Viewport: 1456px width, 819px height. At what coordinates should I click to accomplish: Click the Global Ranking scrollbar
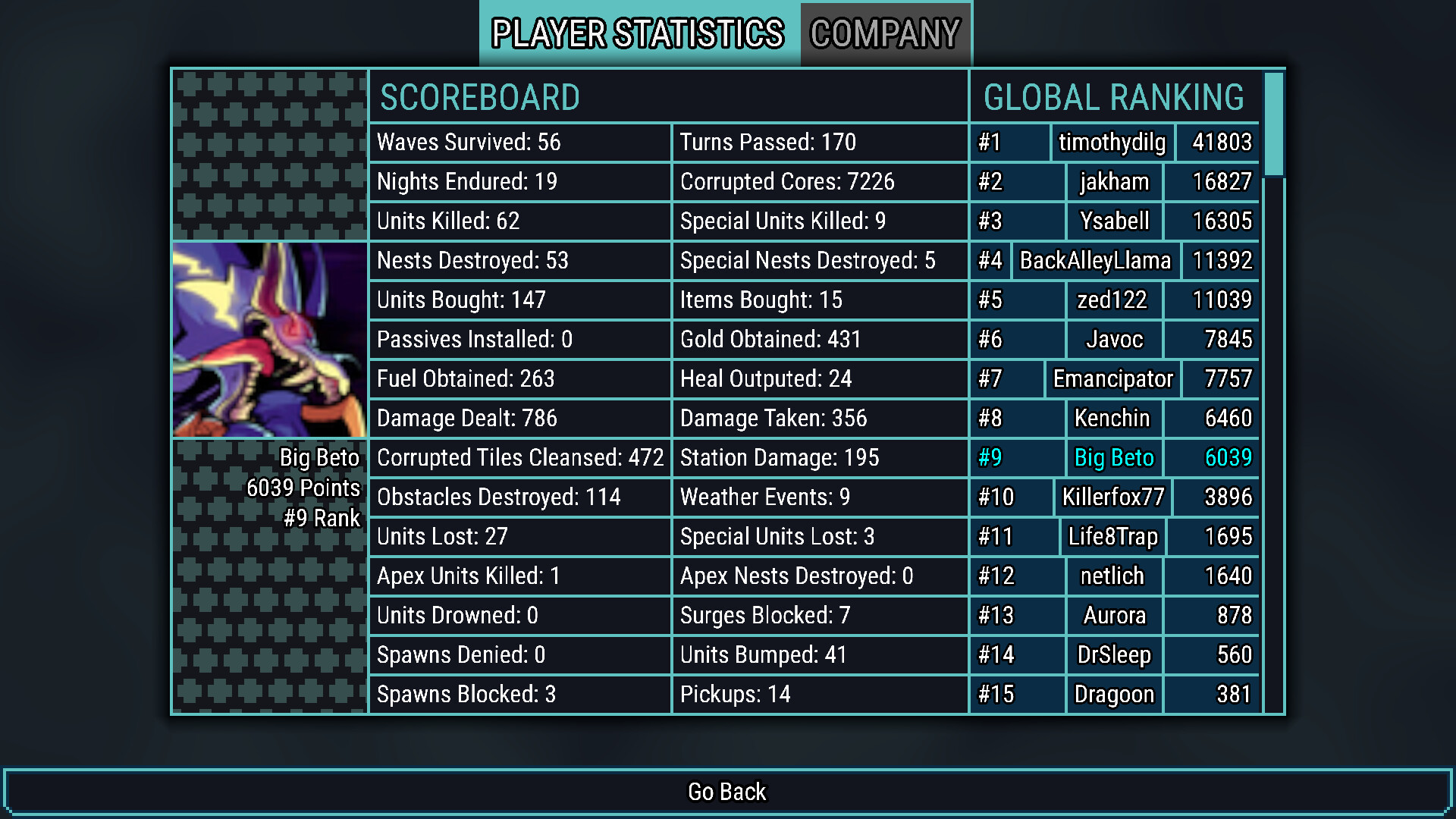tap(1273, 121)
